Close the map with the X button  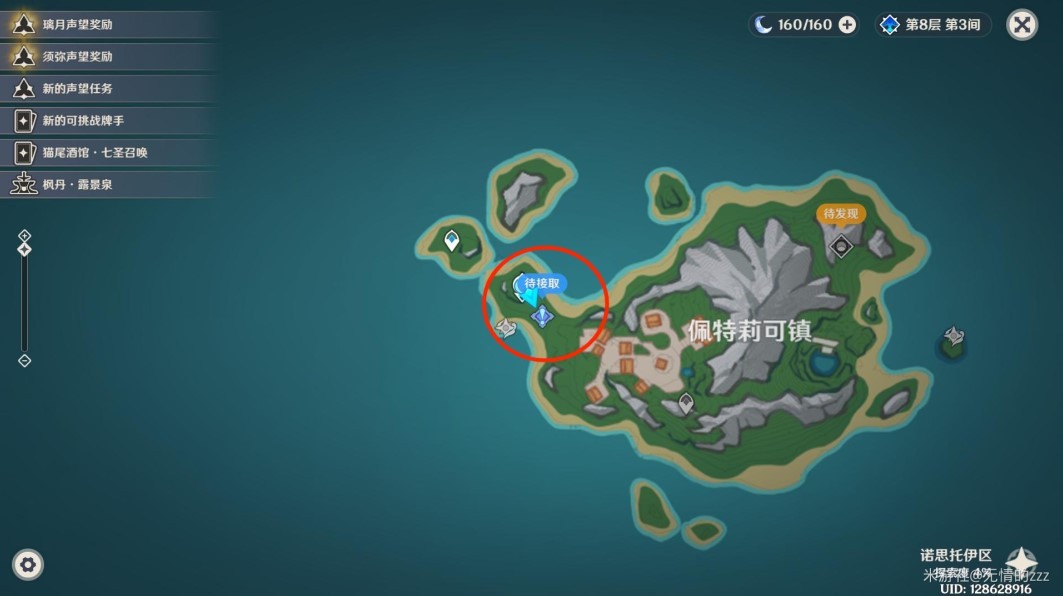1022,25
